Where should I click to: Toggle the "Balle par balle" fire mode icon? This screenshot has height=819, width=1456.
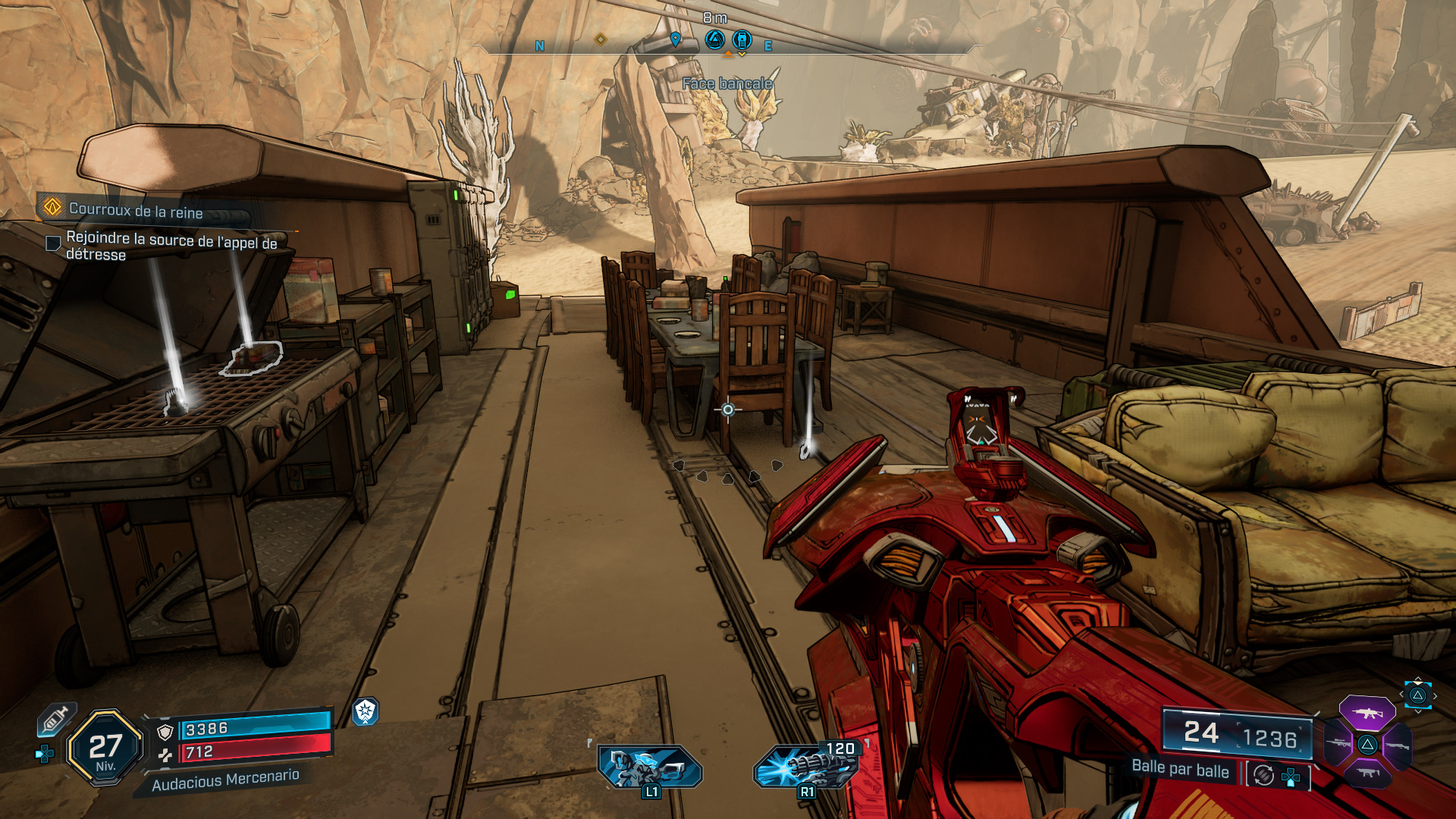(x=1263, y=774)
